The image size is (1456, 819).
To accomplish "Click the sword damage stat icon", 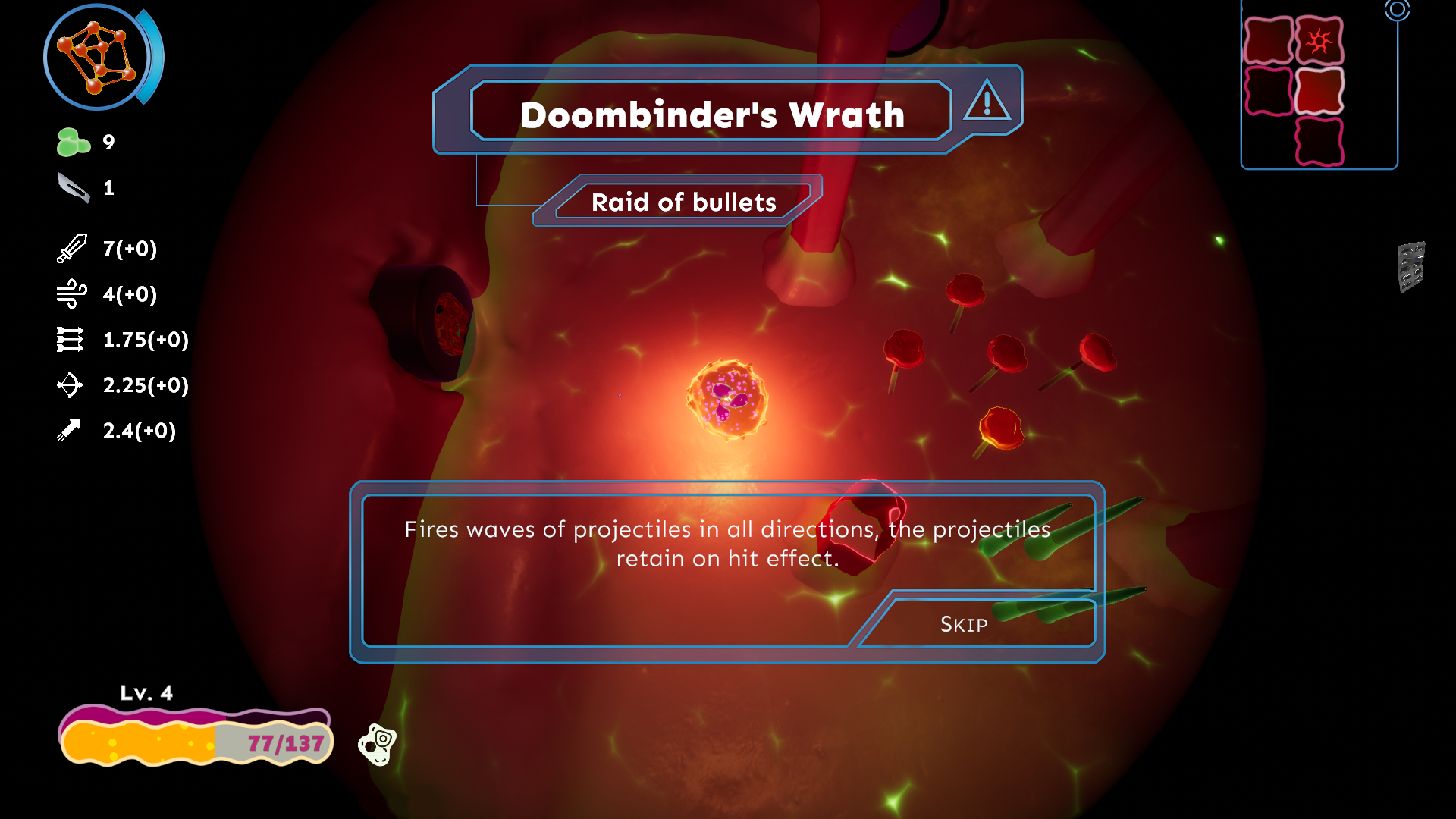I will click(71, 249).
